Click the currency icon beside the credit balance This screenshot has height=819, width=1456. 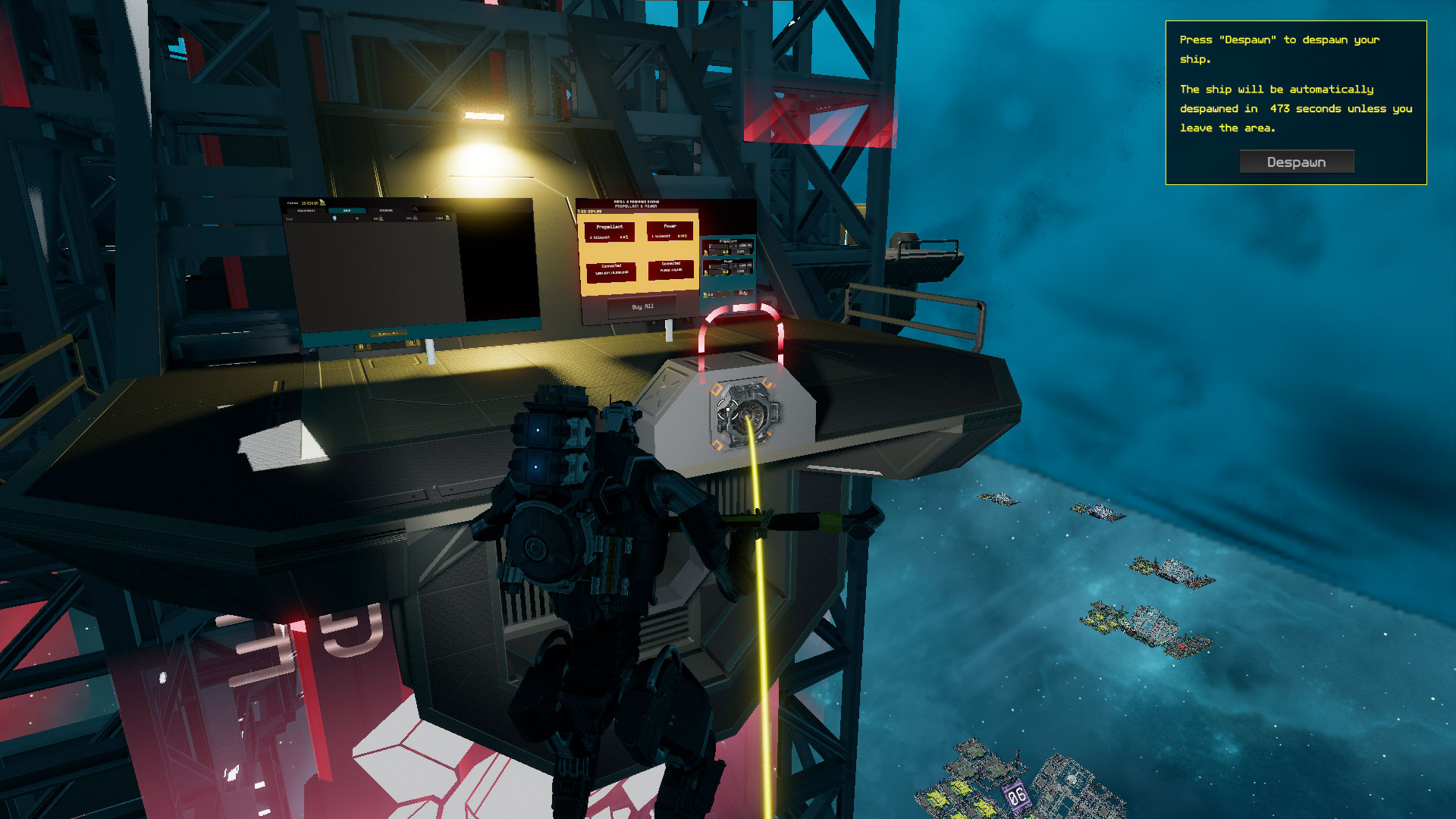click(322, 202)
